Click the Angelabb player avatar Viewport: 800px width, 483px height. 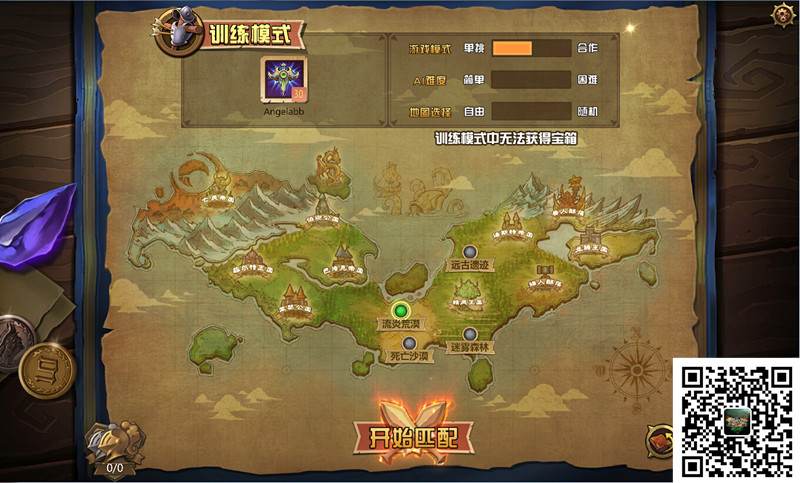pos(283,78)
